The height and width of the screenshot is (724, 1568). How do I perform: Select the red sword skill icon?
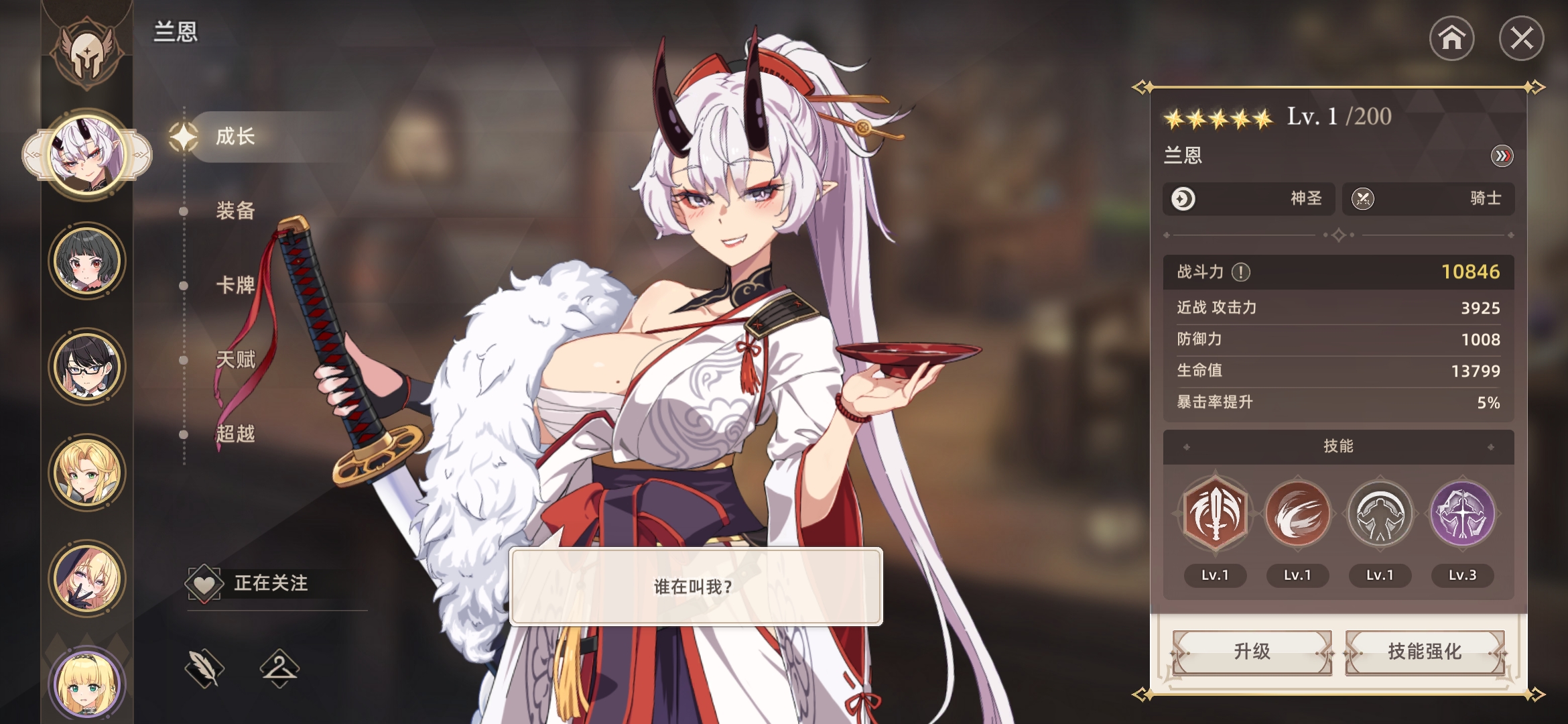tap(1215, 515)
